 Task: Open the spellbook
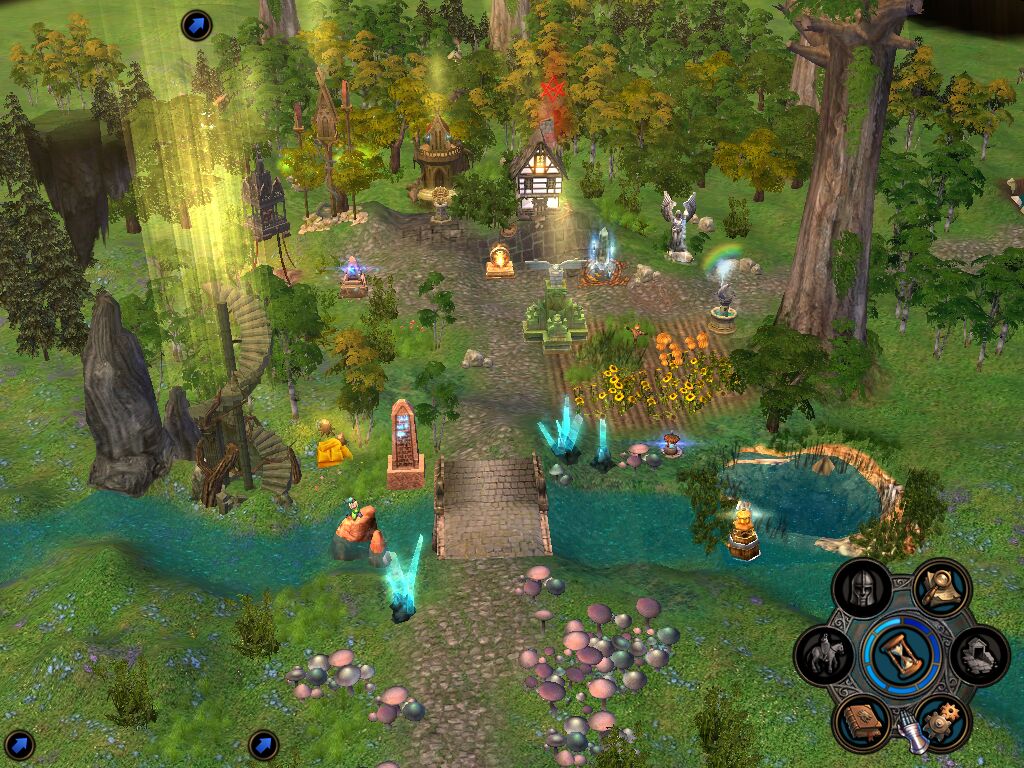(x=862, y=722)
